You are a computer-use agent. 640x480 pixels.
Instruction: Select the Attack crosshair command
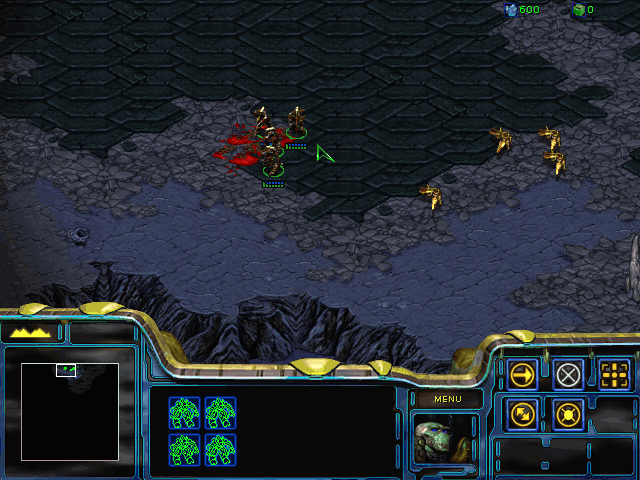tap(615, 375)
